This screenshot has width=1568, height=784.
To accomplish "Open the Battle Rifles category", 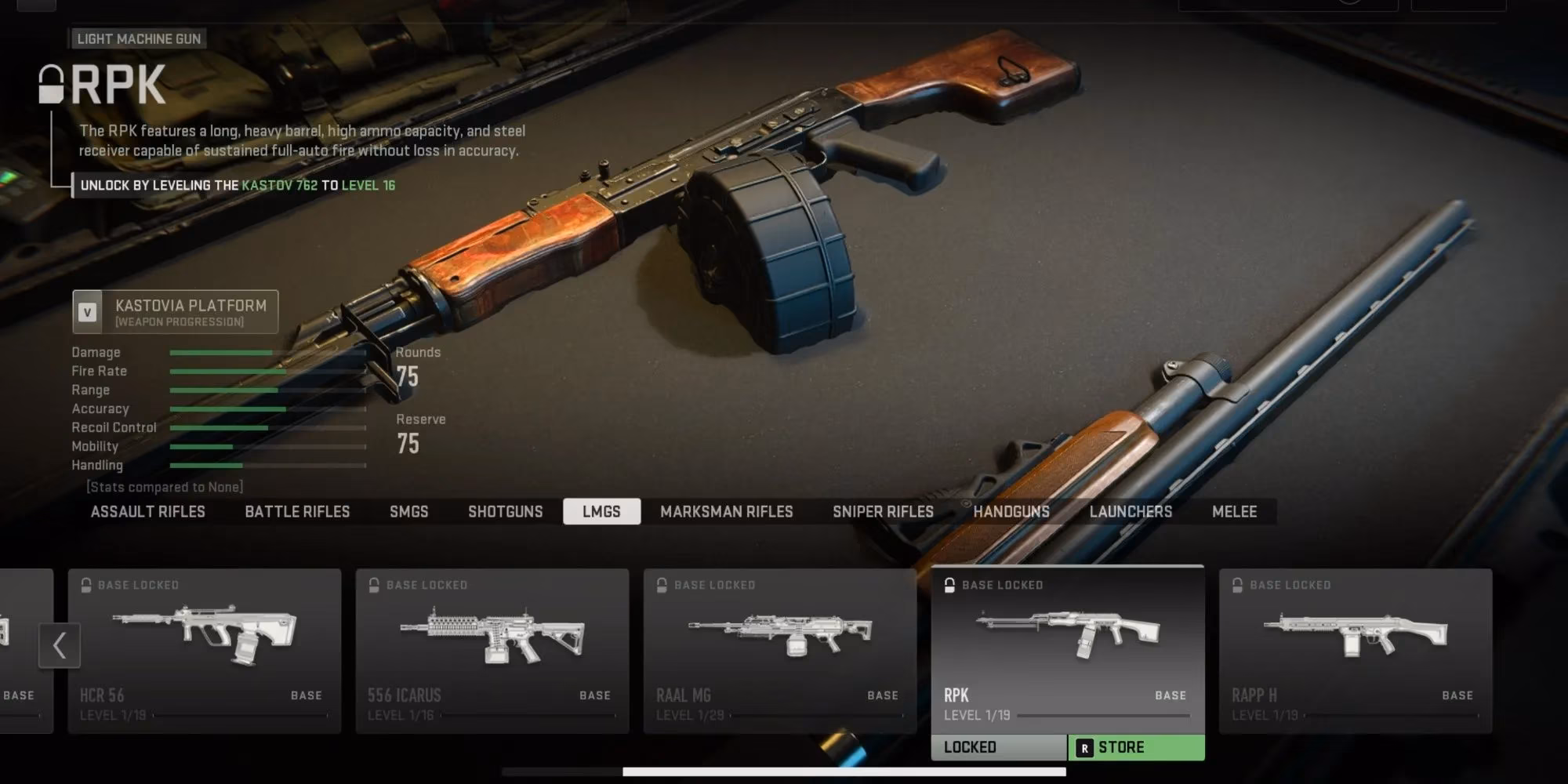I will click(x=297, y=512).
